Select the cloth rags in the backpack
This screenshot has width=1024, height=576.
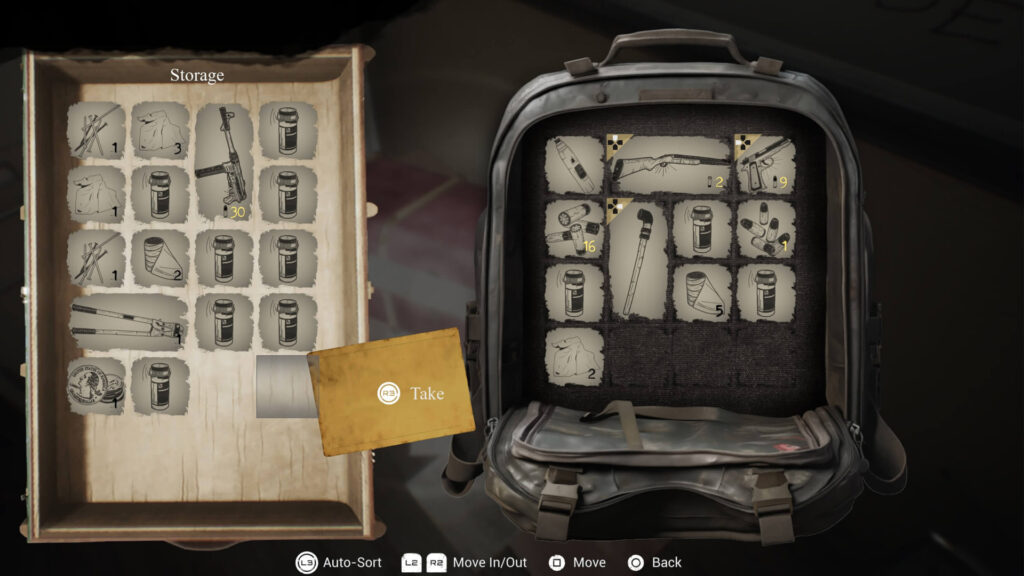[x=575, y=356]
